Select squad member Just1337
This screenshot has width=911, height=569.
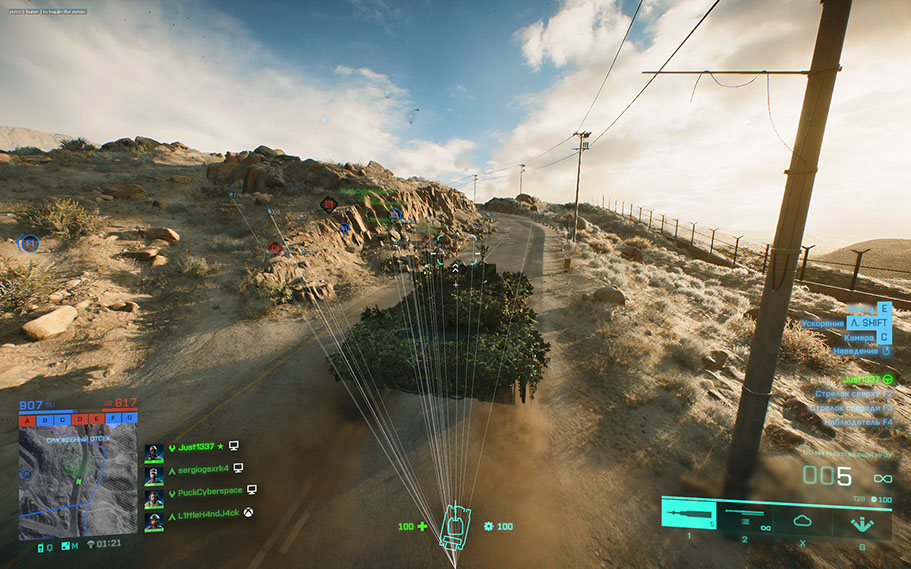pos(196,447)
